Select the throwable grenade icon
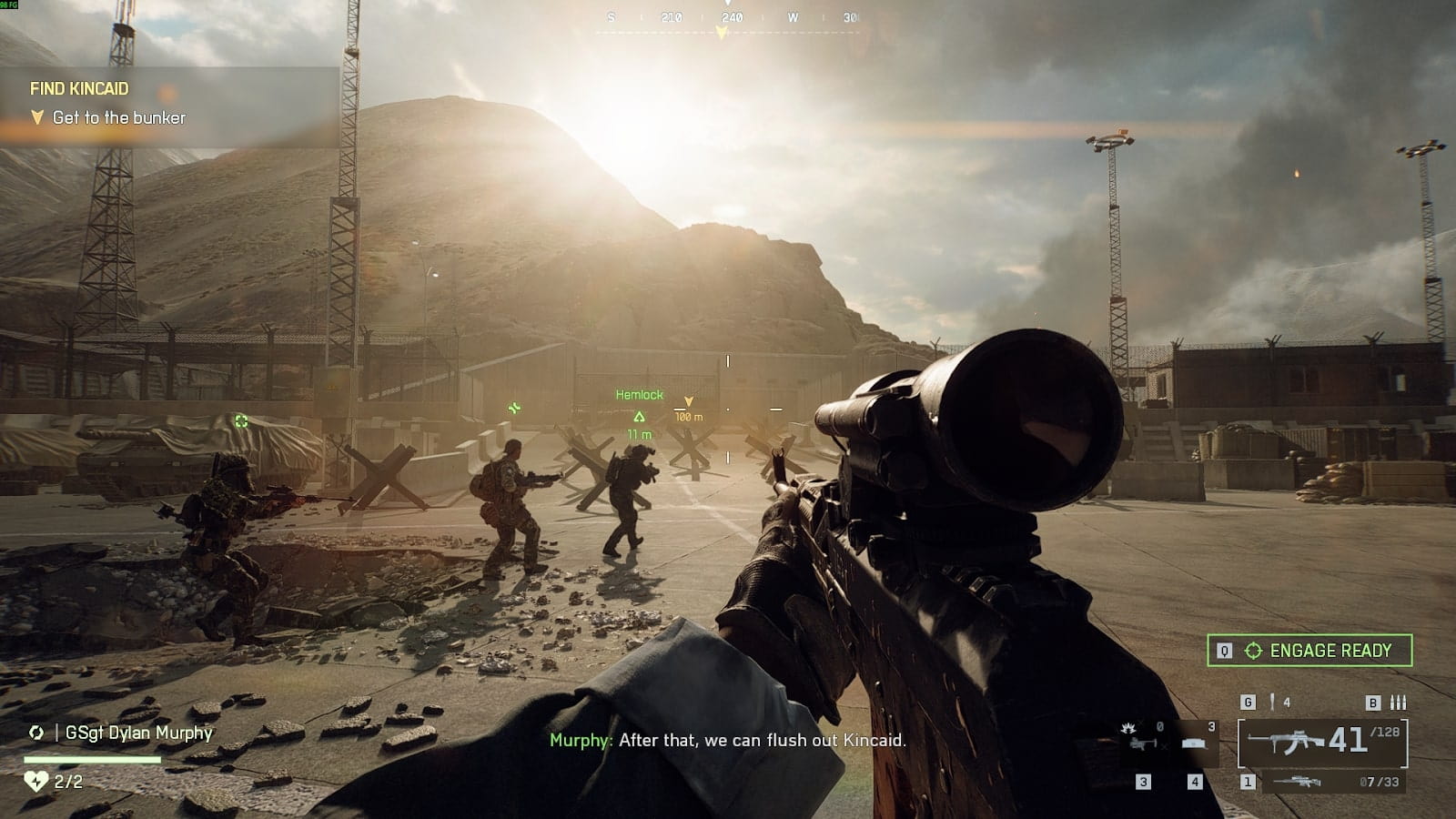1456x819 pixels. [1271, 703]
